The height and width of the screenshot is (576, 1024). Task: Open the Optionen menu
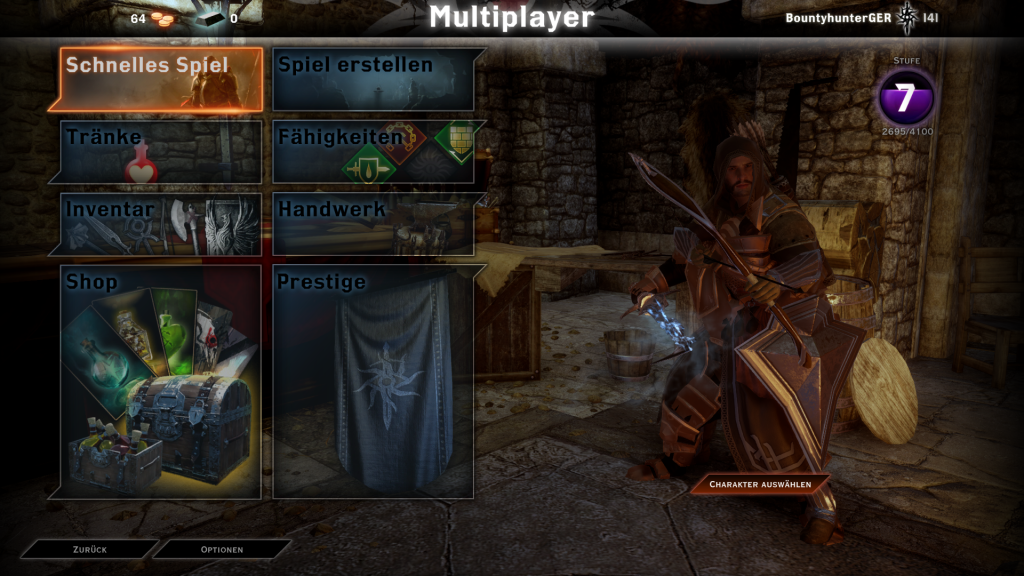[222, 549]
